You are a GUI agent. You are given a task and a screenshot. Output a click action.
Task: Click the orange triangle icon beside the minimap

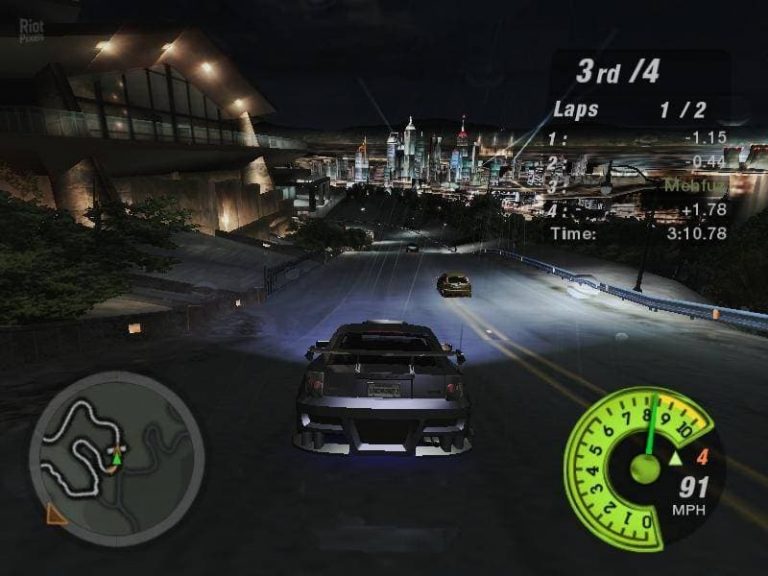tap(57, 513)
